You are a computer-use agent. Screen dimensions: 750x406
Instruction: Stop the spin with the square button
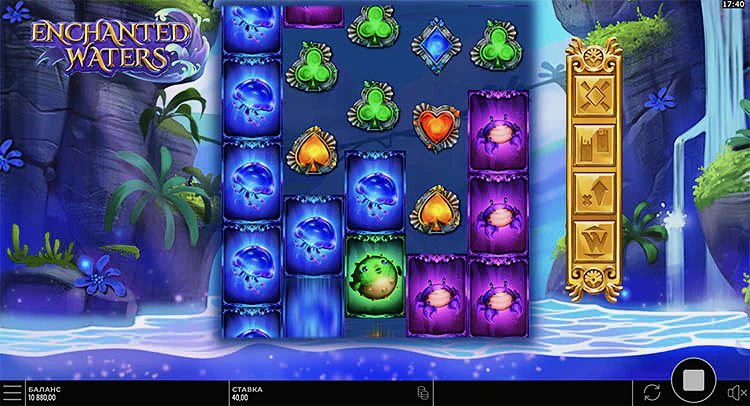691,382
